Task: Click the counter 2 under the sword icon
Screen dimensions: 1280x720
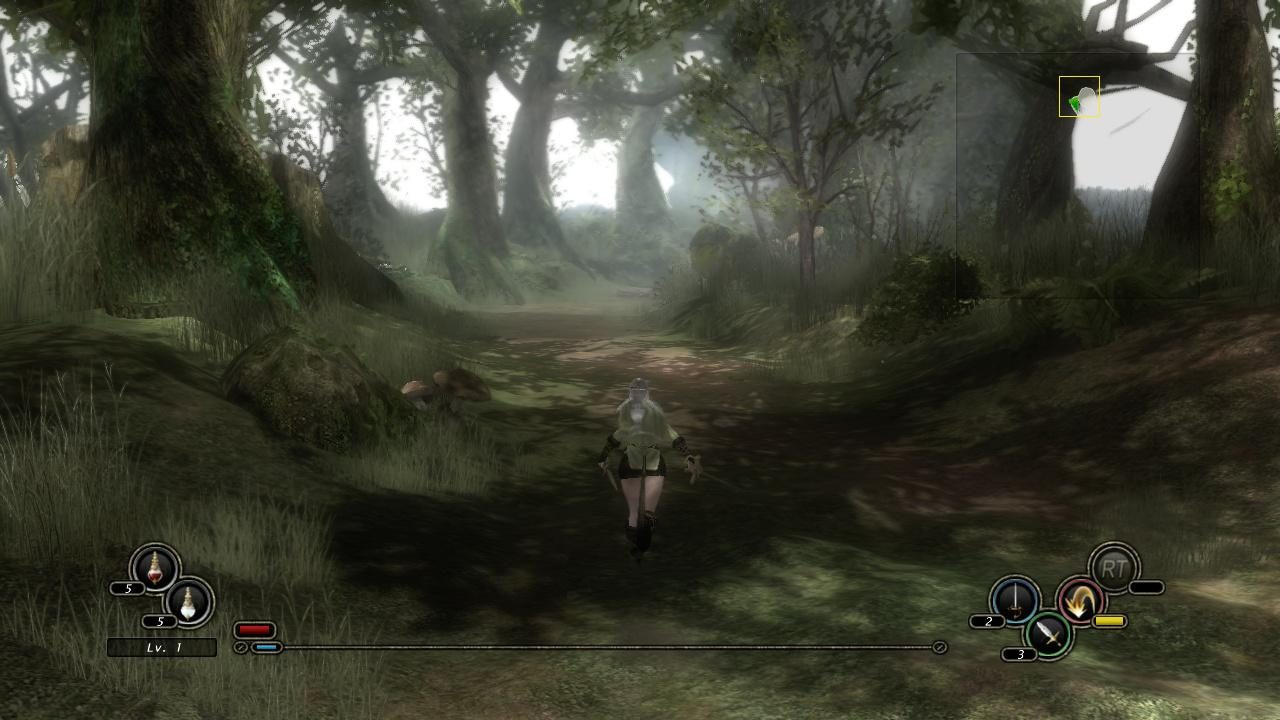Action: 987,622
